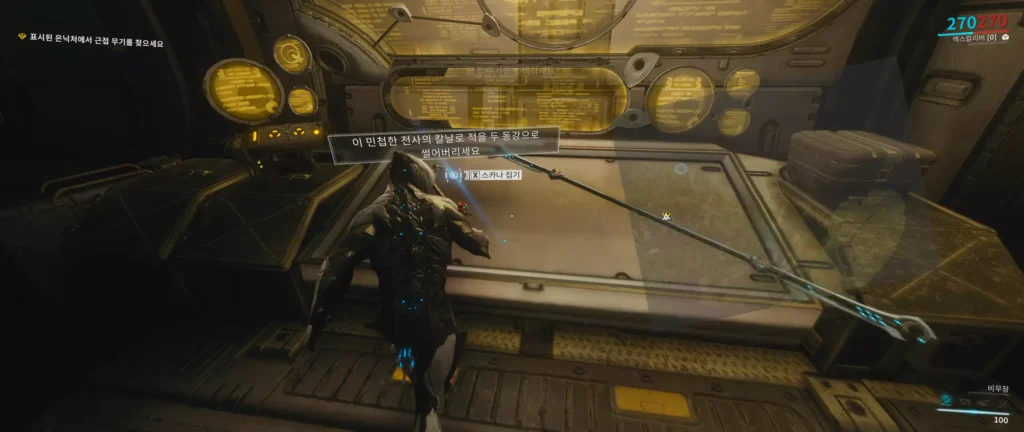Screen dimensions: 1024x432
Task: Activate the highlighted cyan Slash Dash ability
Action: click(x=946, y=399)
